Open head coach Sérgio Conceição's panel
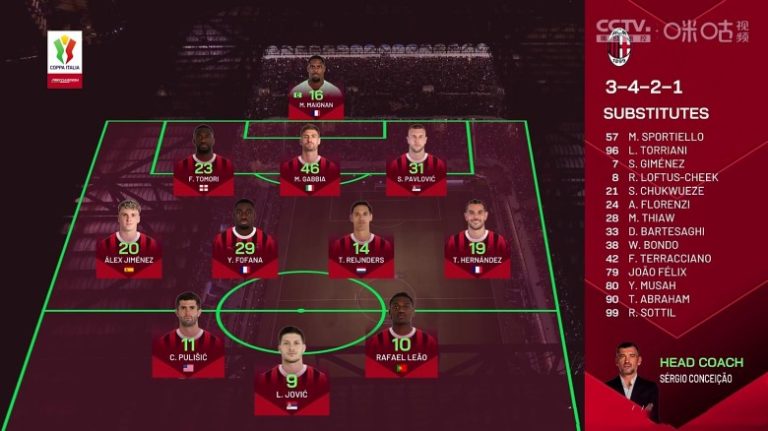Screen dimensions: 768x431 (675, 378)
